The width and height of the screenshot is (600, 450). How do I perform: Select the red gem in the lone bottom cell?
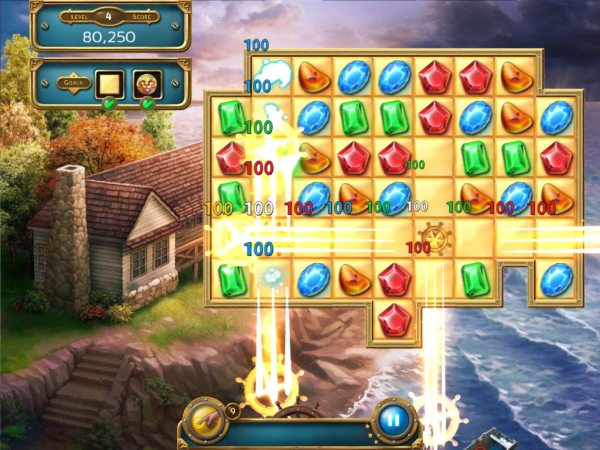[x=395, y=320]
